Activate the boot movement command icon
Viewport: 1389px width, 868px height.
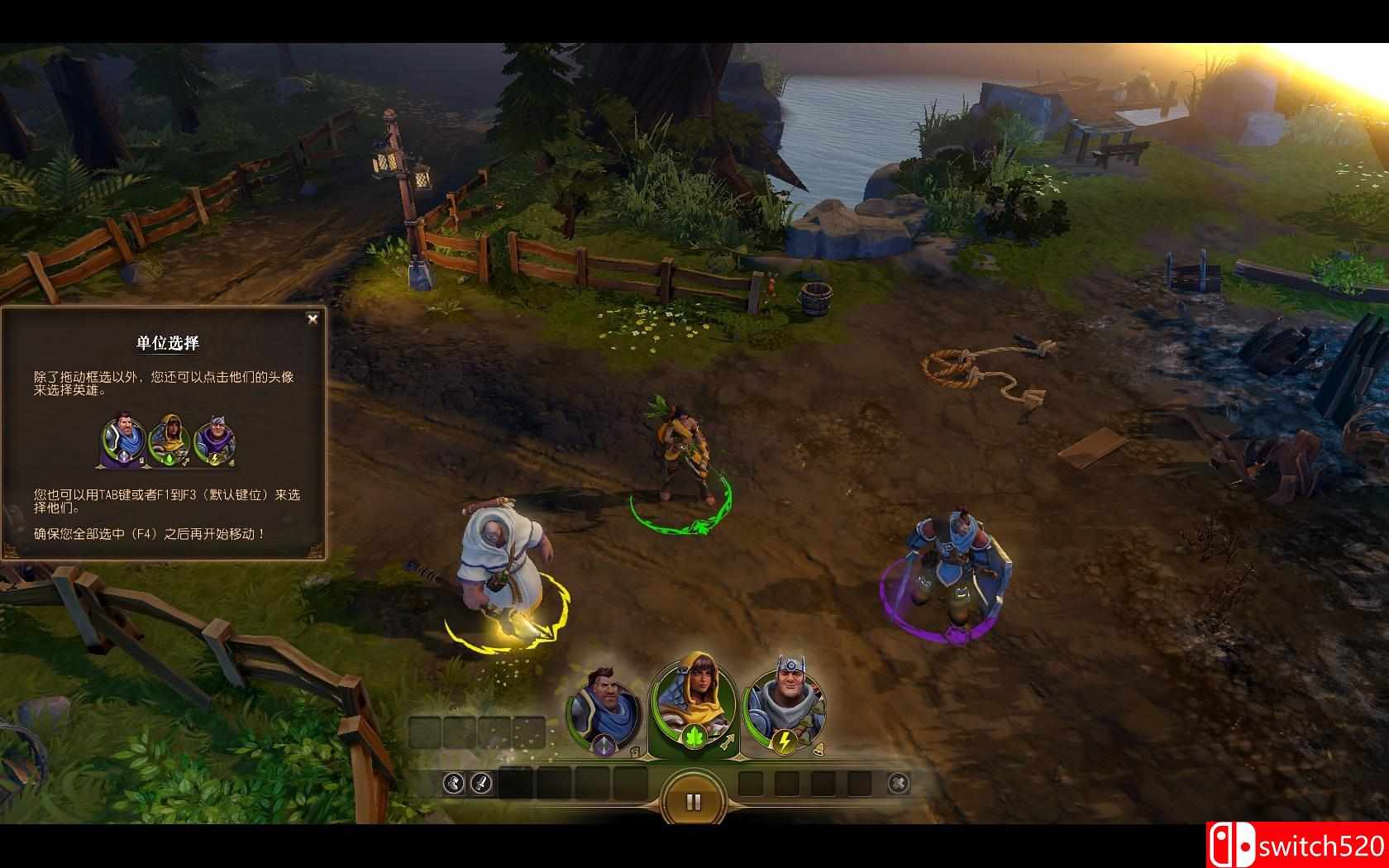[454, 783]
